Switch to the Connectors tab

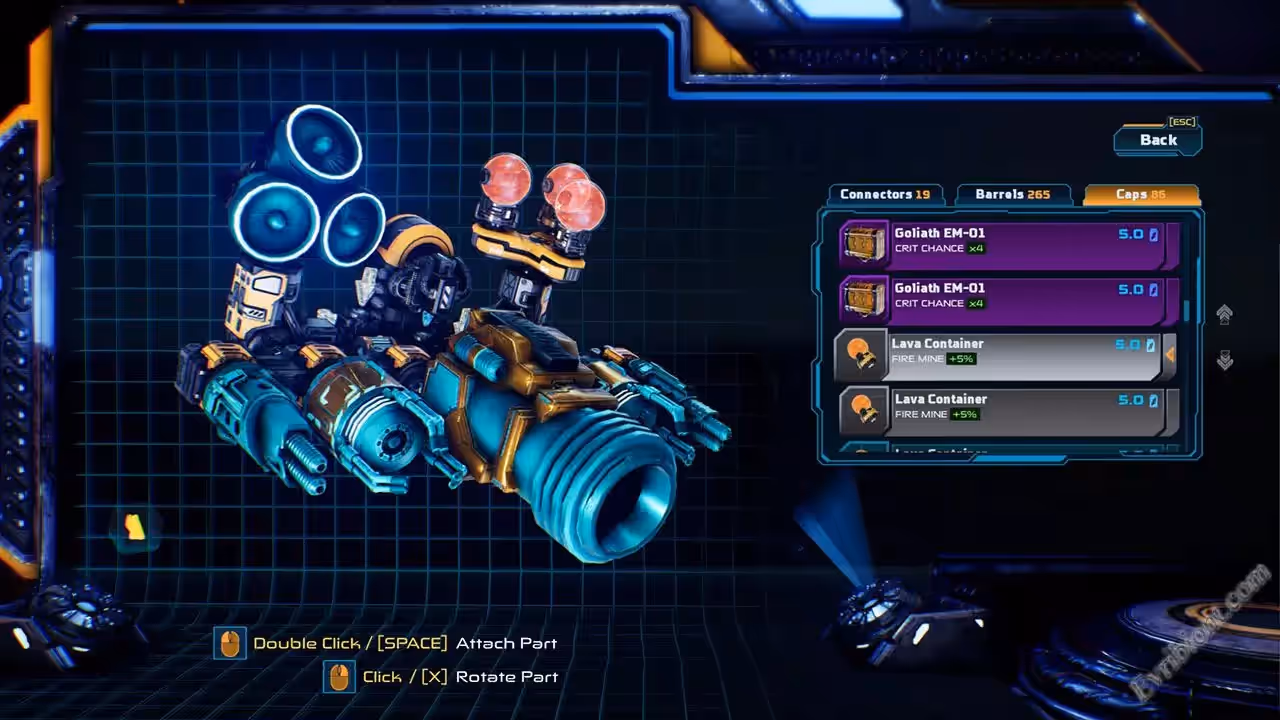click(x=884, y=194)
